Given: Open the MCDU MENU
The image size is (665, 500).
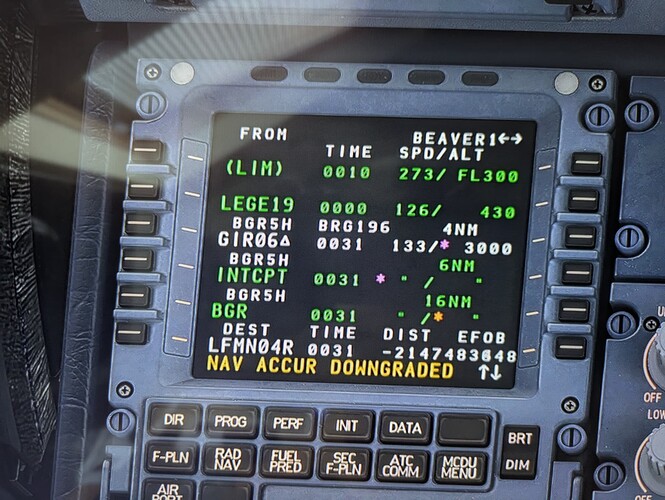Looking at the screenshot, I should tap(461, 467).
